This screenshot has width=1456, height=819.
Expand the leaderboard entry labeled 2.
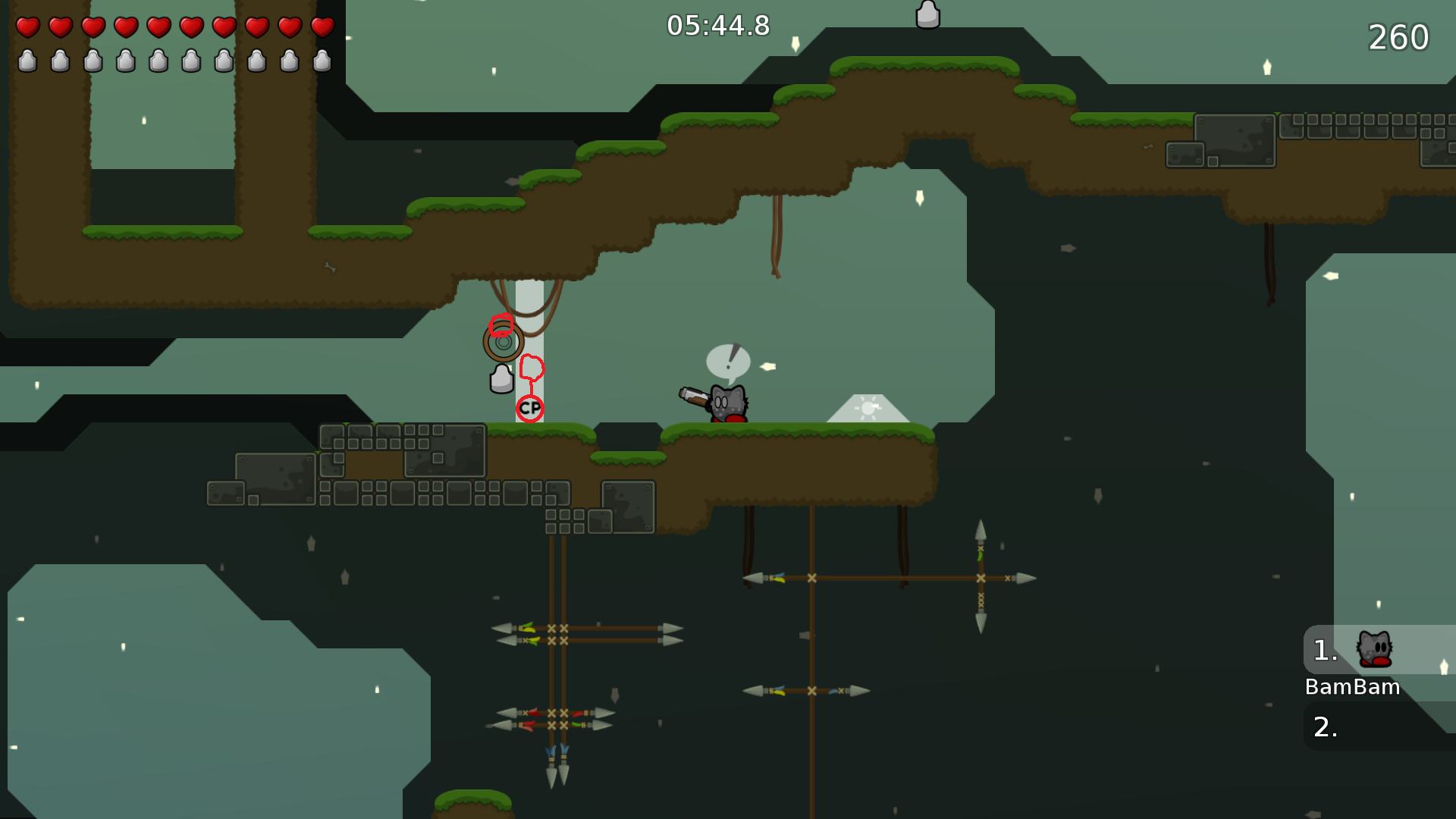click(x=1324, y=726)
